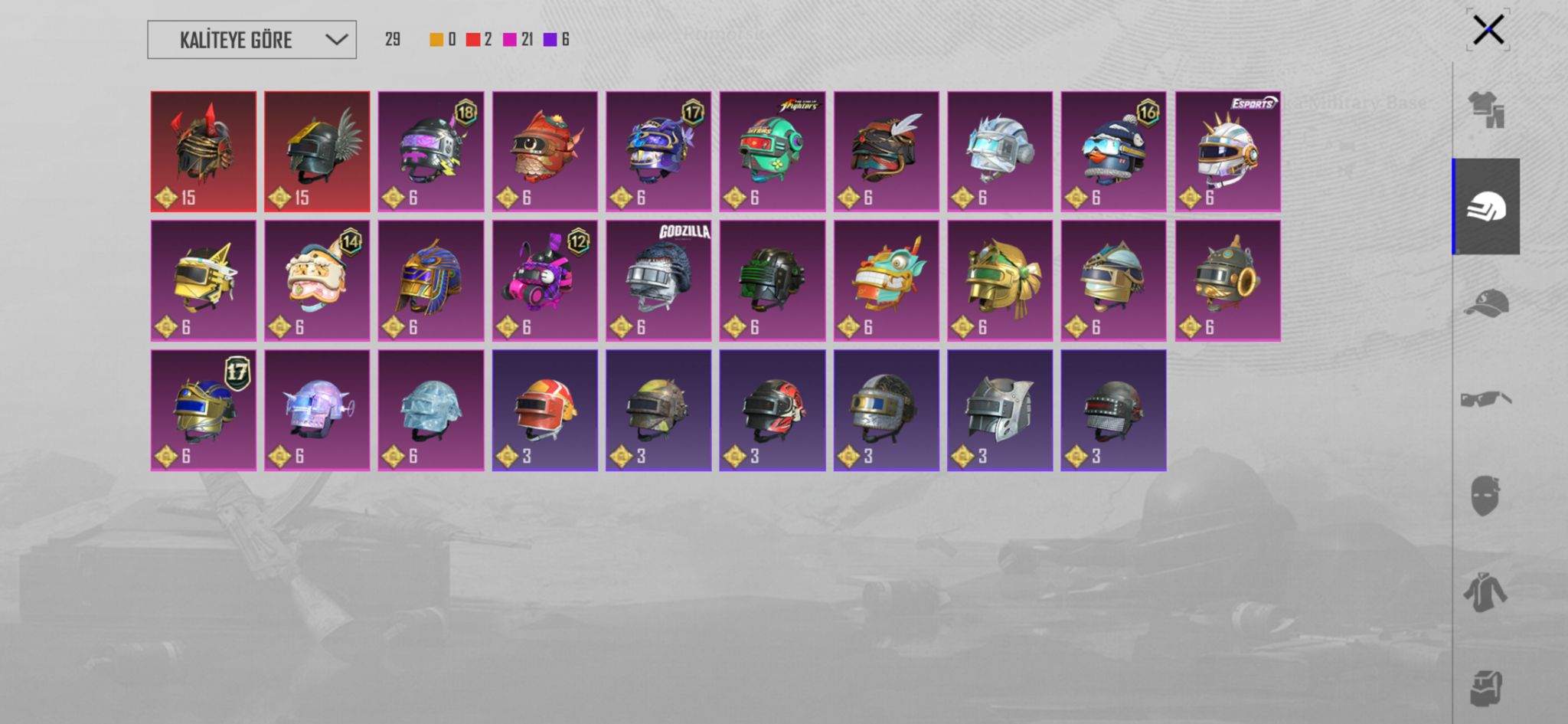Select the golden helmet with trumpet horn

pyautogui.click(x=1227, y=280)
